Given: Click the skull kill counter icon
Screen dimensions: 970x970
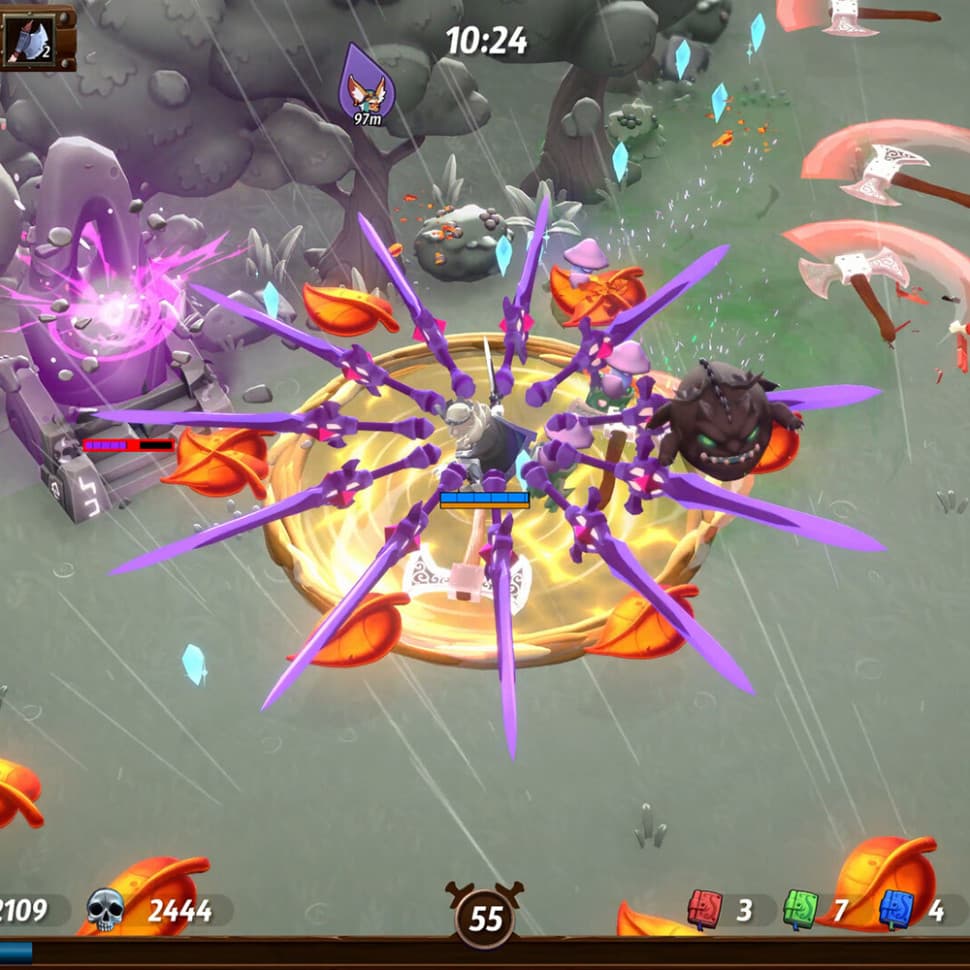Looking at the screenshot, I should [x=105, y=910].
